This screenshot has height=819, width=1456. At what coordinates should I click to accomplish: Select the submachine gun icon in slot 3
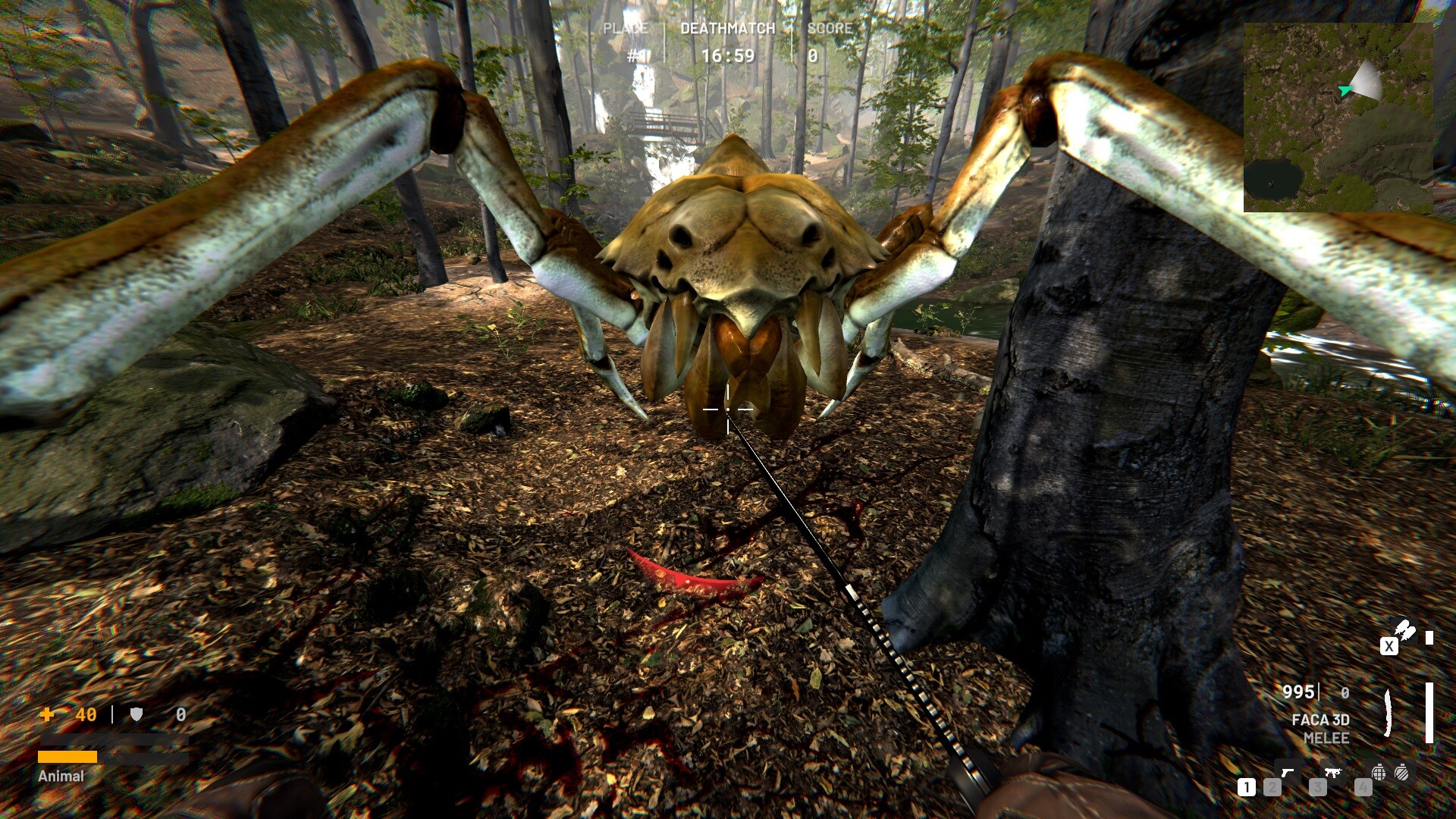1333,773
